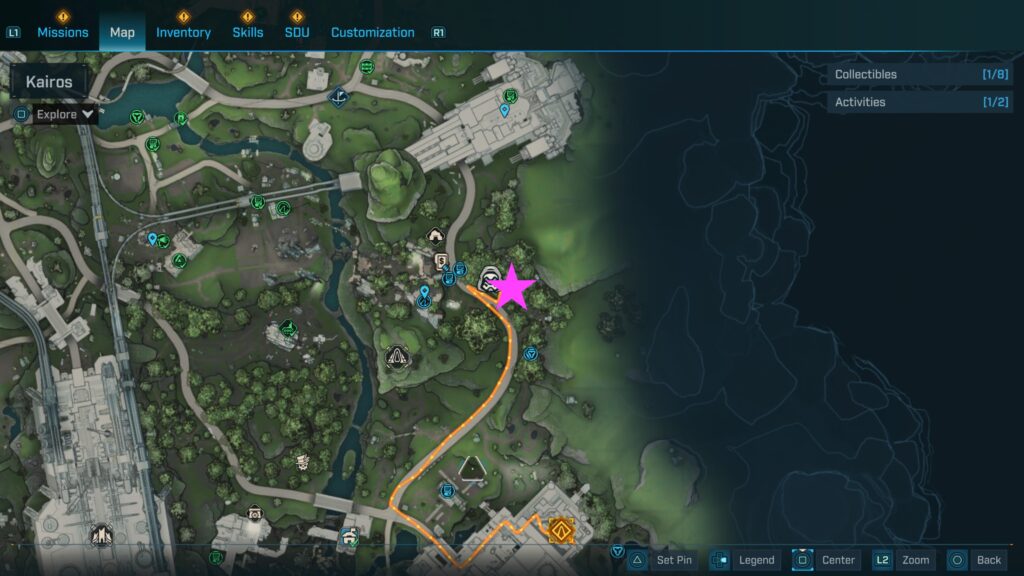Switch to the Missions tab

pos(62,32)
